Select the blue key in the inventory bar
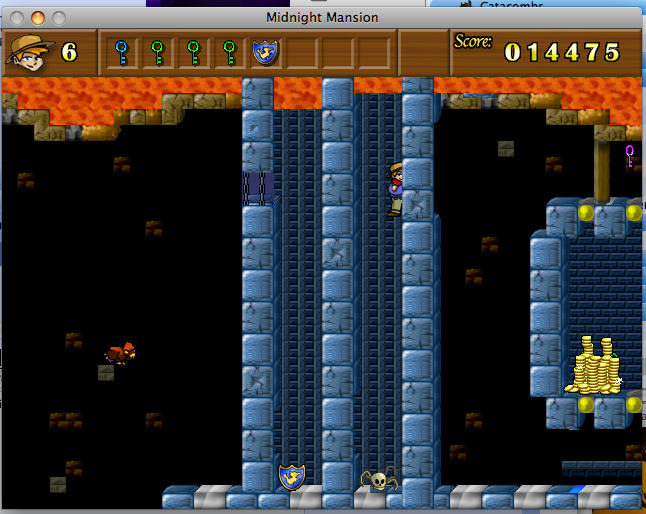The height and width of the screenshot is (514, 646). pos(122,52)
